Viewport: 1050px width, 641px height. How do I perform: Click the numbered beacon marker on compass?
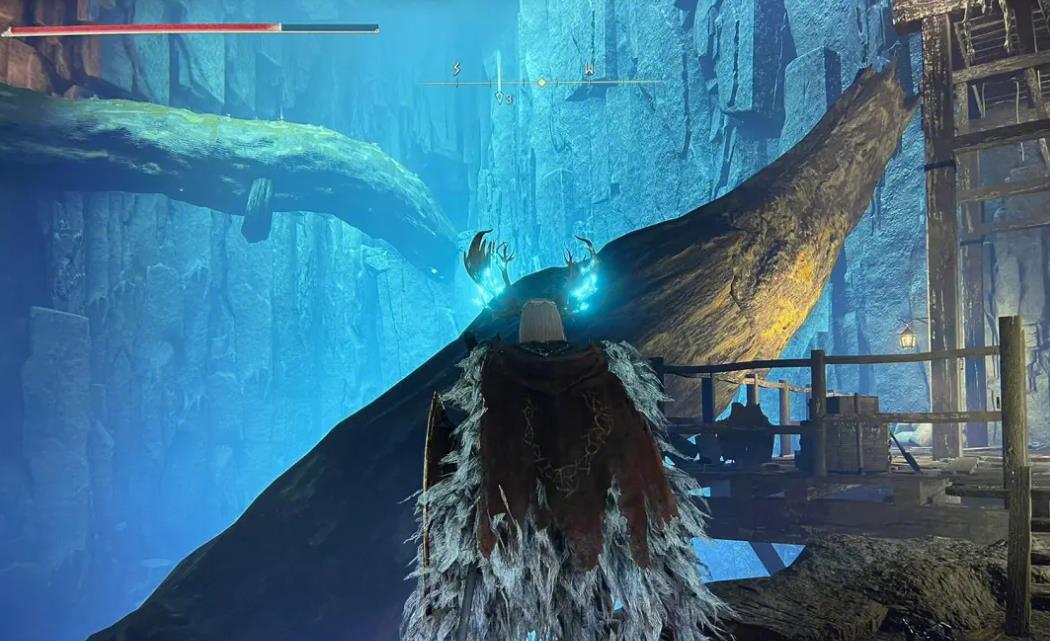(x=500, y=97)
